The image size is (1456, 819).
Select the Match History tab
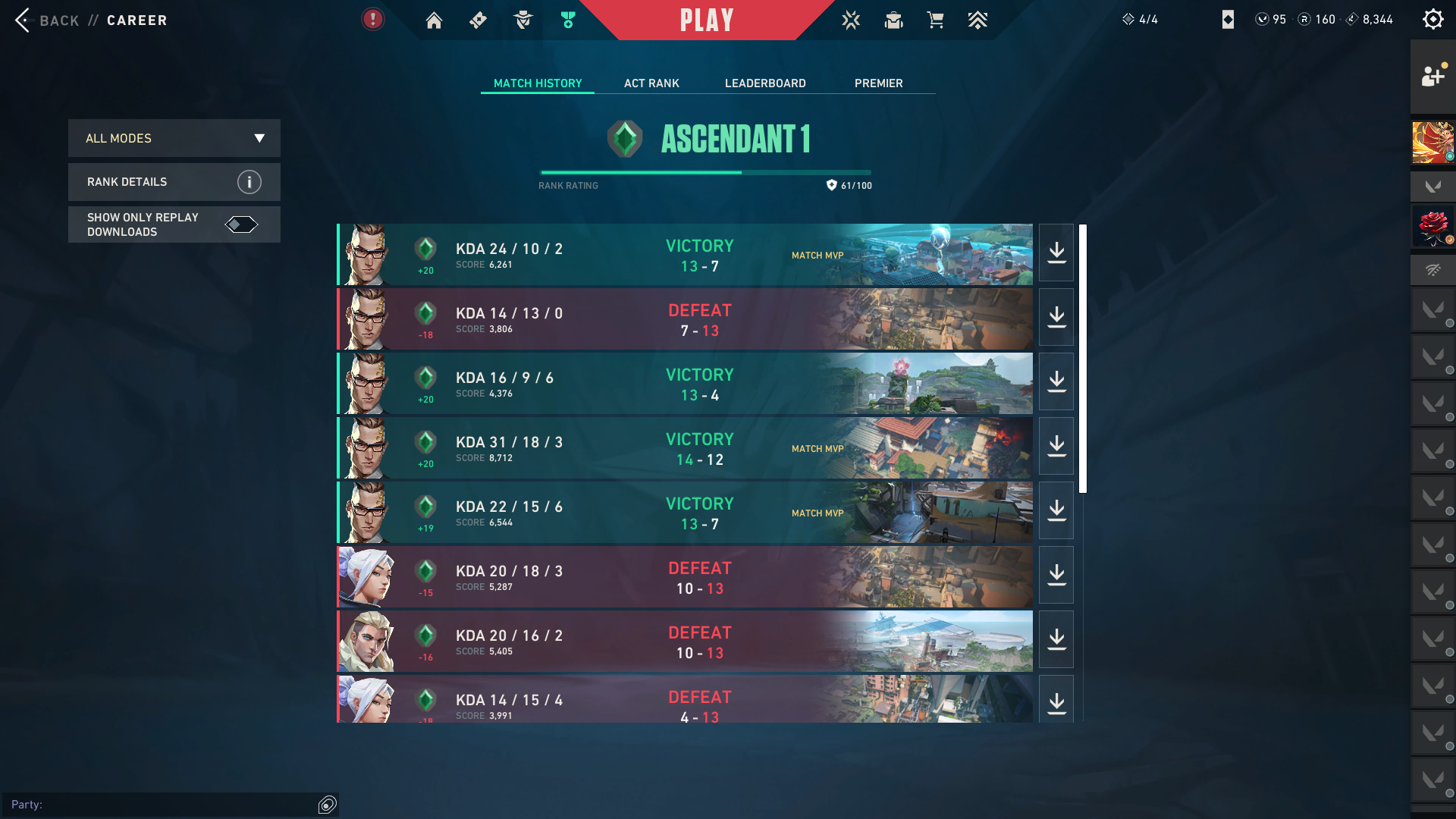point(538,83)
